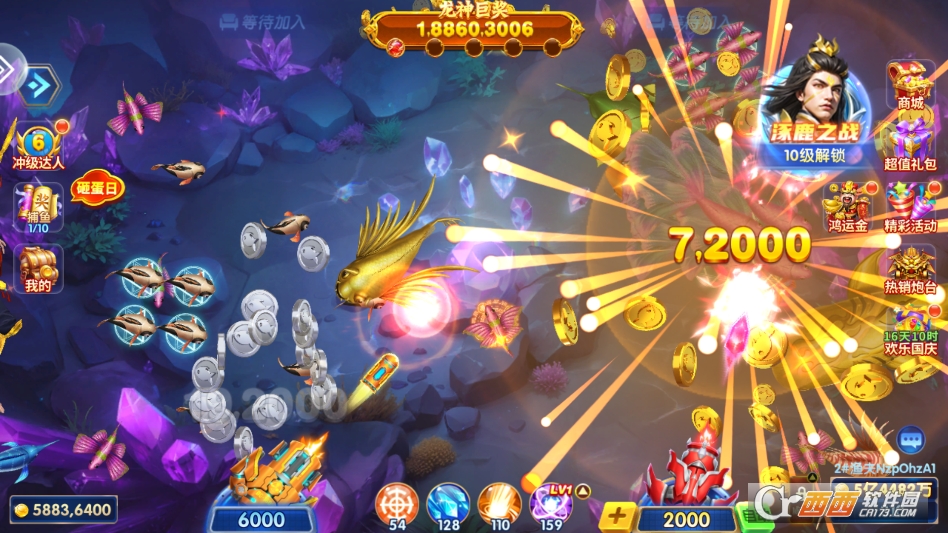
Task: Activate the orange fire slash skill
Action: pyautogui.click(x=498, y=502)
